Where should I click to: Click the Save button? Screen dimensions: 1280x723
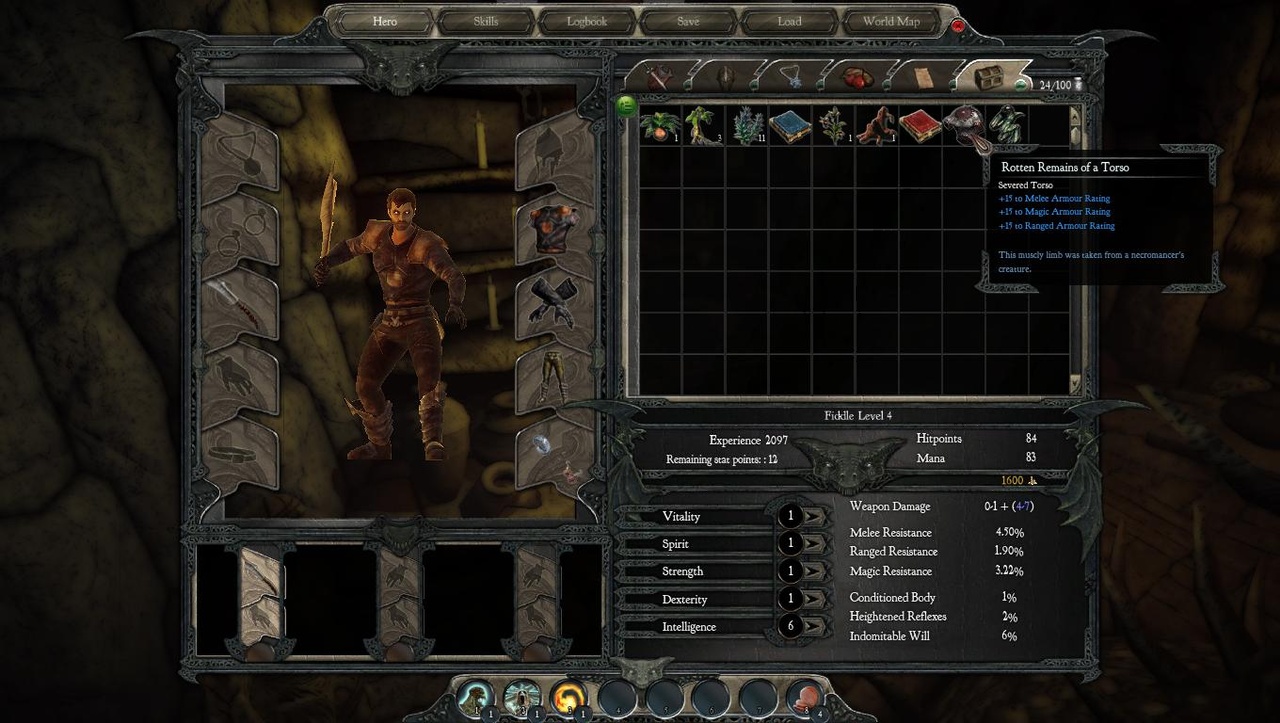(x=688, y=20)
